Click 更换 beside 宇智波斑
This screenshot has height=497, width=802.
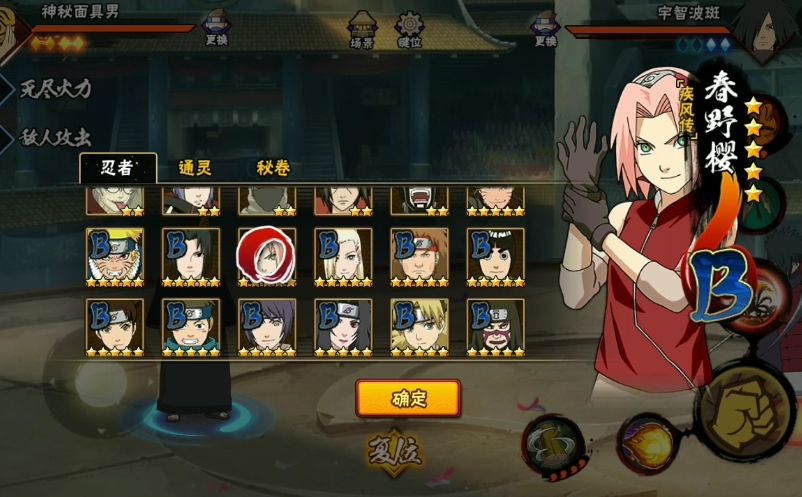tap(545, 28)
